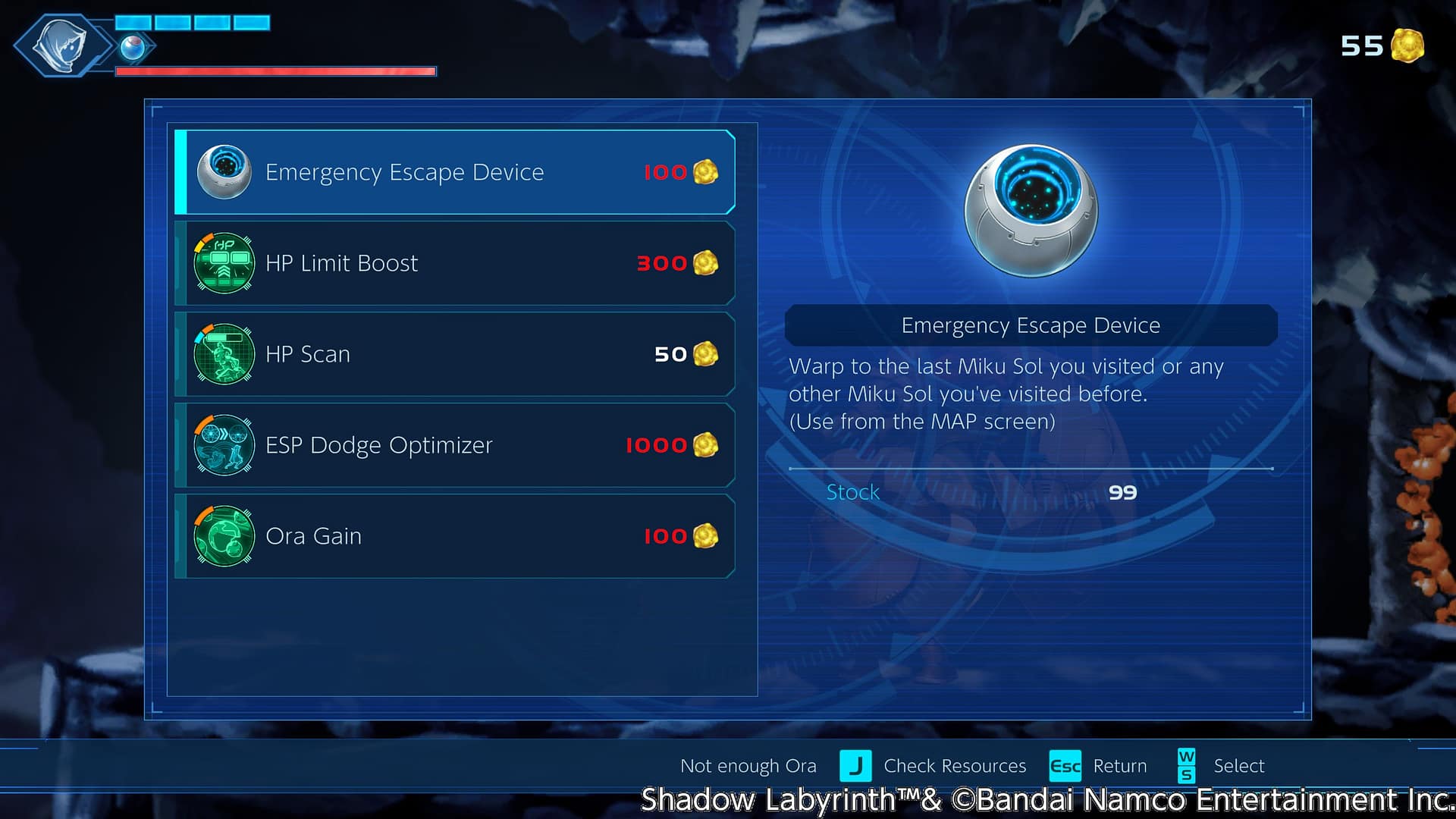
Task: Click the Esc Return keybind badge
Action: coord(1065,766)
